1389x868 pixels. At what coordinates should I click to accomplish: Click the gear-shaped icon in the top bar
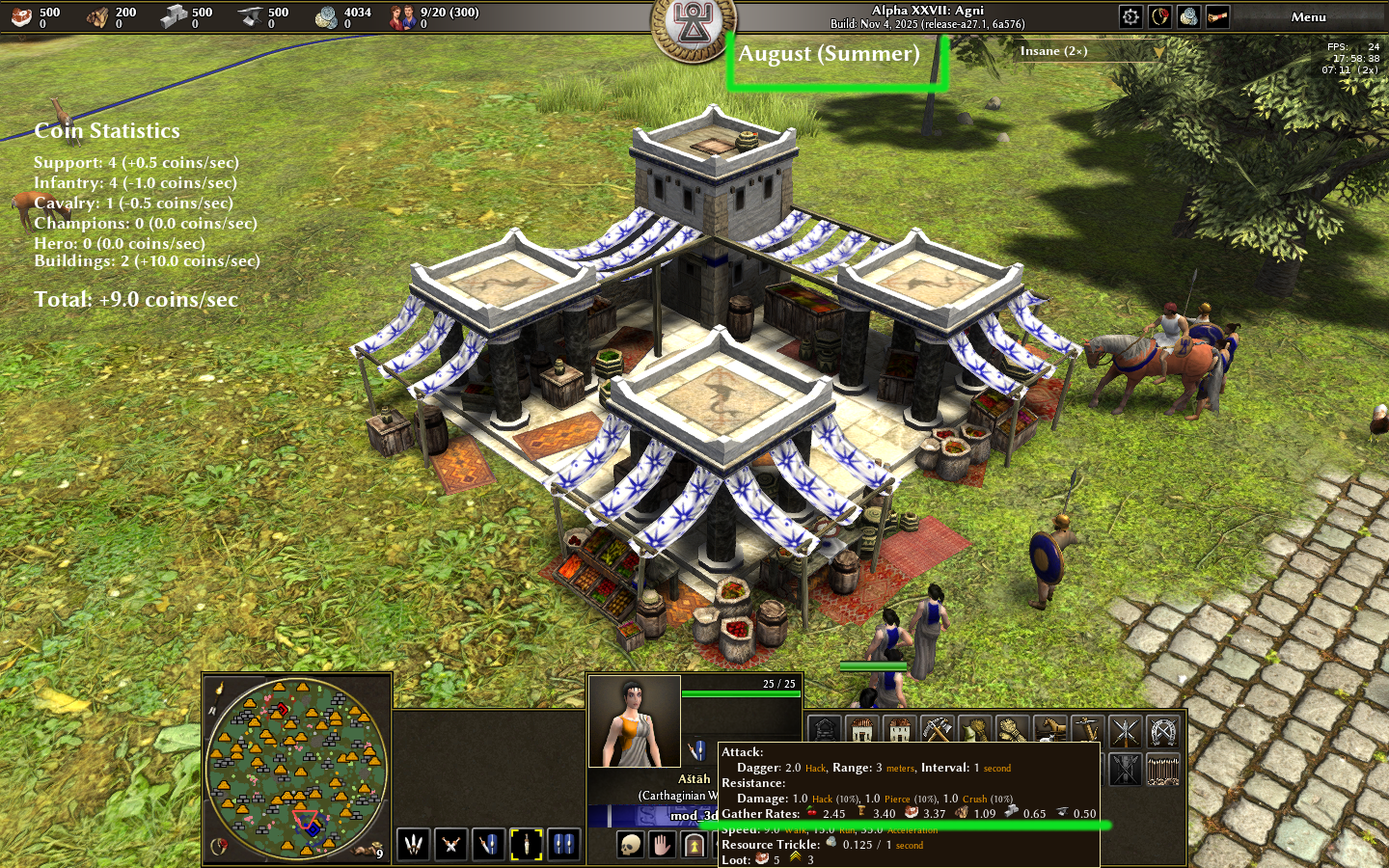pos(1130,16)
